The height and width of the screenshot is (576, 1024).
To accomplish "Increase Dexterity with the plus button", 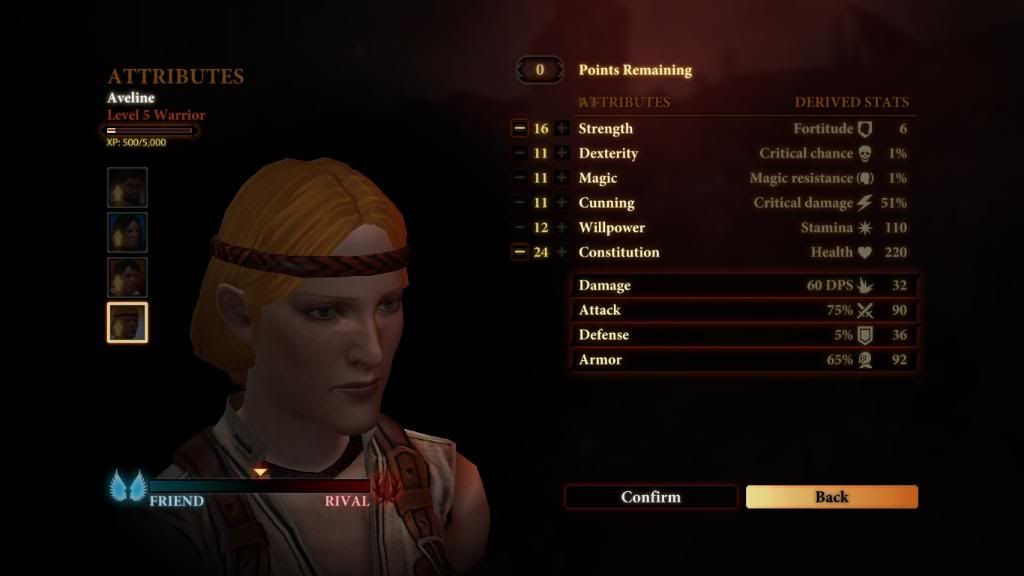I will point(562,153).
